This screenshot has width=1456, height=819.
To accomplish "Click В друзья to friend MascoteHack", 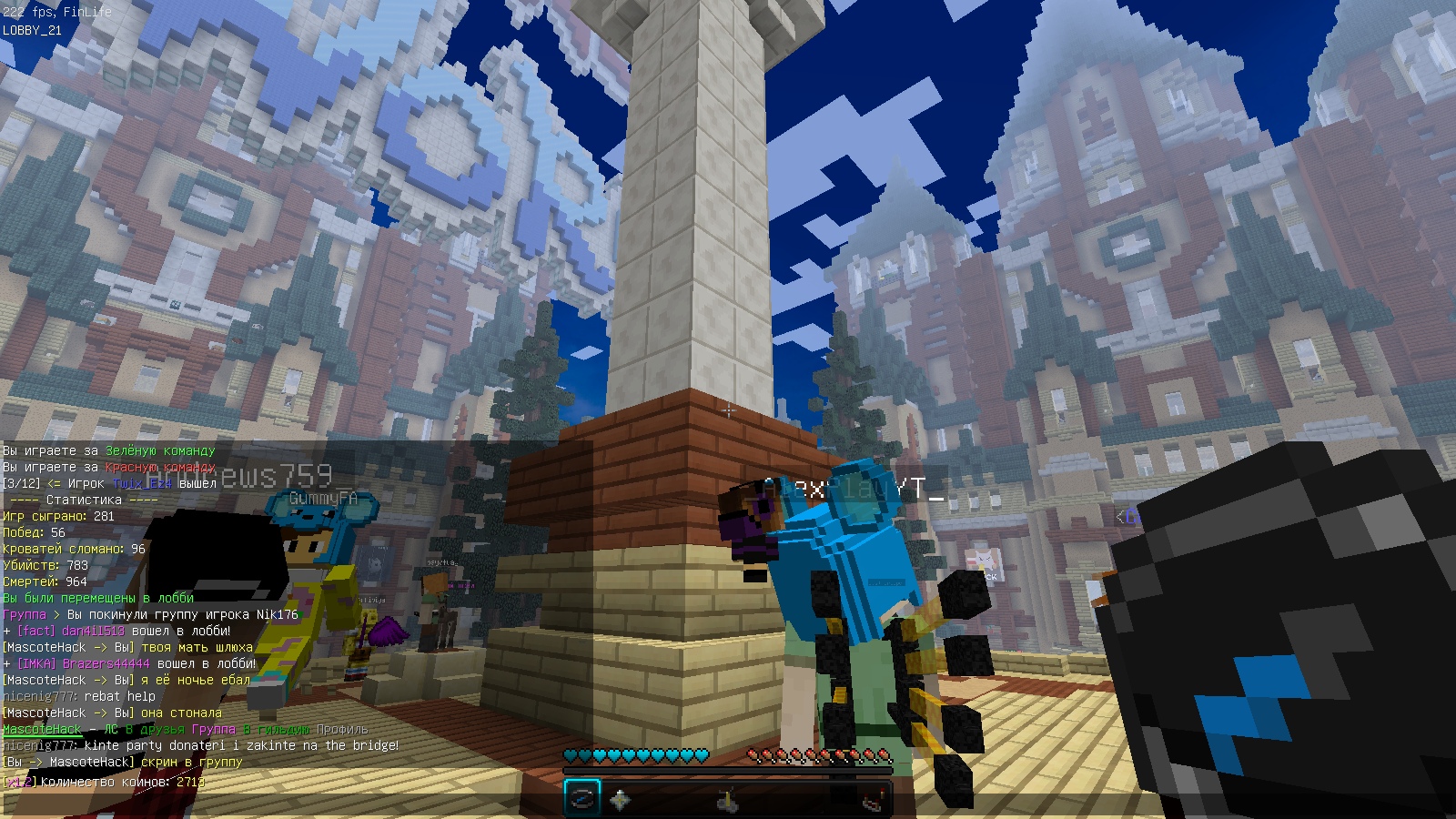I will tap(154, 729).
